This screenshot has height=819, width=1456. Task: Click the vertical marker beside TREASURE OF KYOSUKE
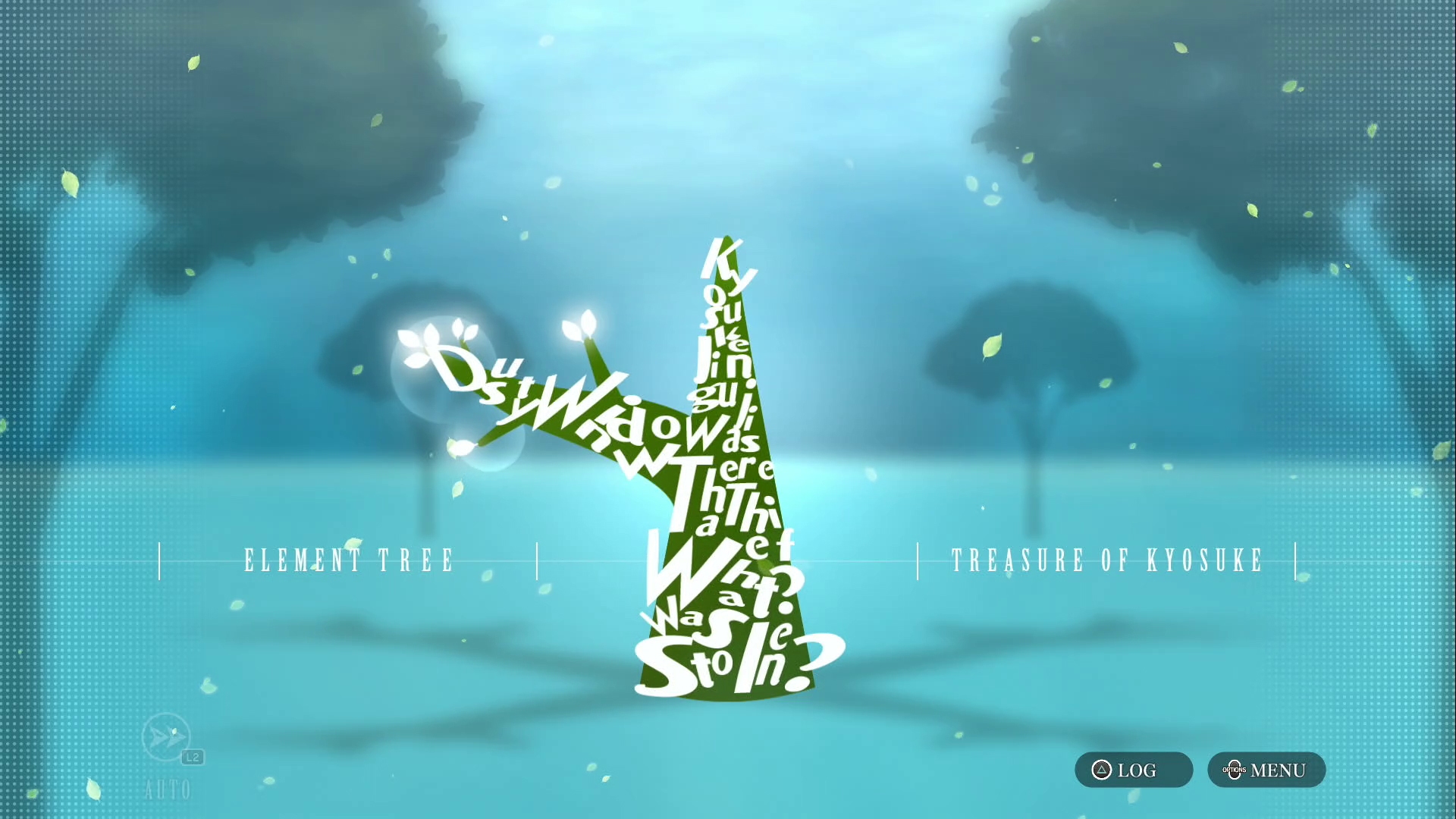1296,560
